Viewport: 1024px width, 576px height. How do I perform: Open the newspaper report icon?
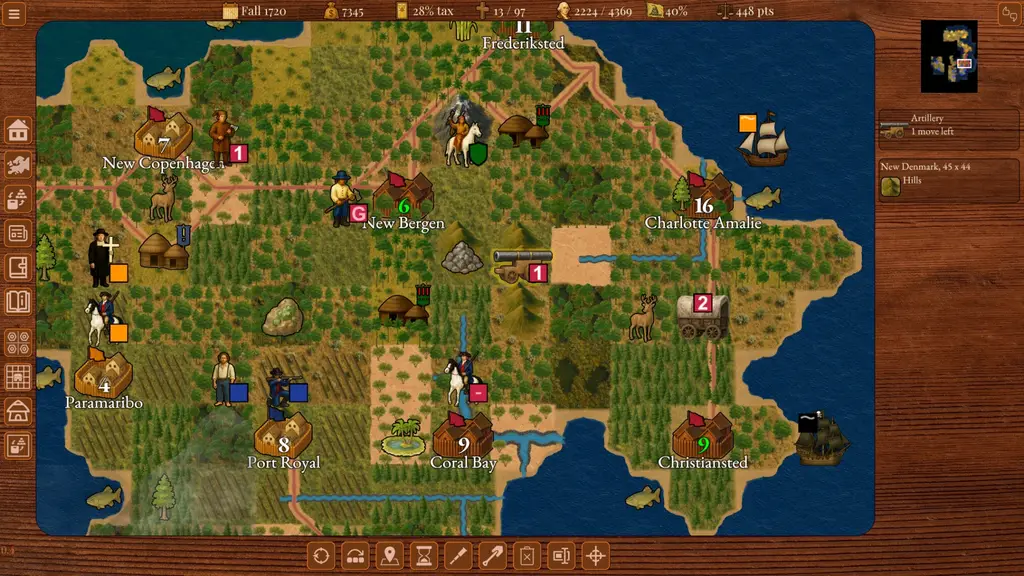coord(18,233)
